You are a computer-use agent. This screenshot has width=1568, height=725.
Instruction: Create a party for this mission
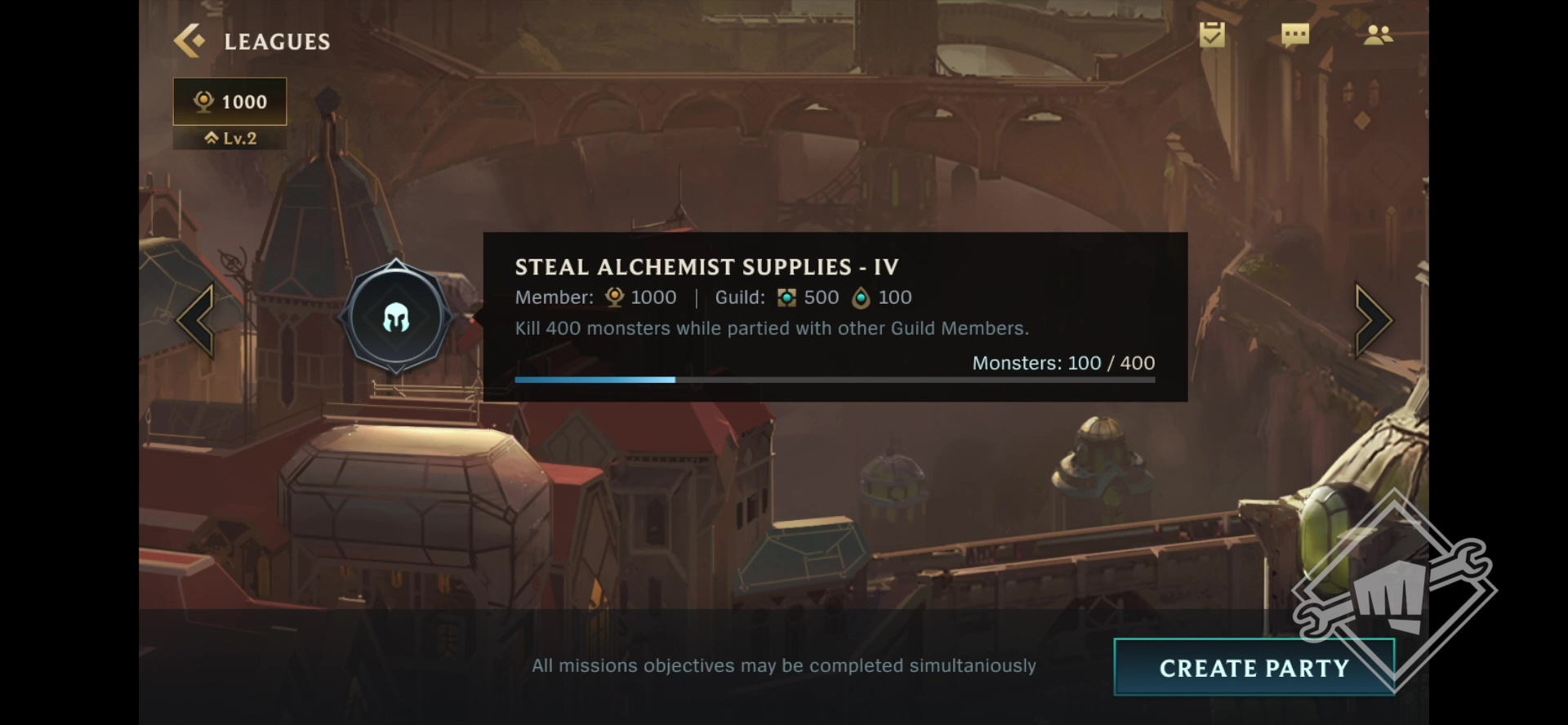pos(1254,668)
